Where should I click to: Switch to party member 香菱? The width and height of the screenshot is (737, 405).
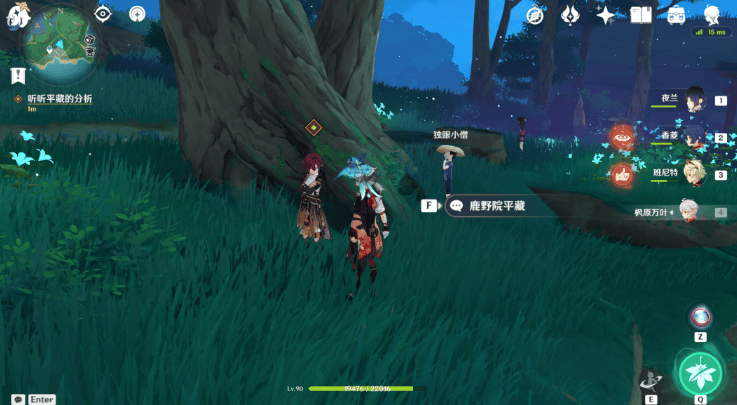click(x=694, y=137)
